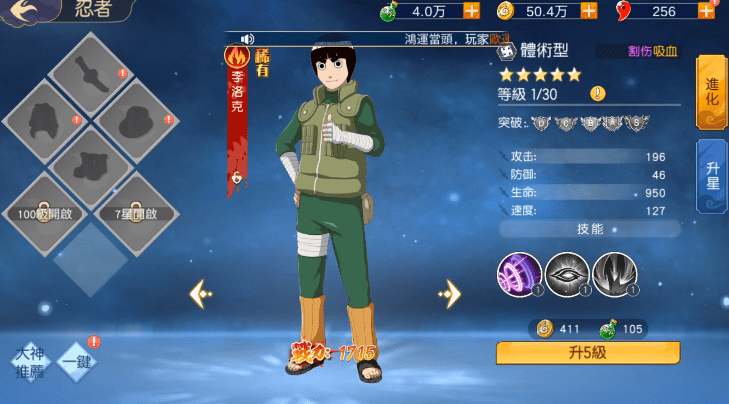The width and height of the screenshot is (729, 404).
Task: Add more green potion currency
Action: [471, 11]
